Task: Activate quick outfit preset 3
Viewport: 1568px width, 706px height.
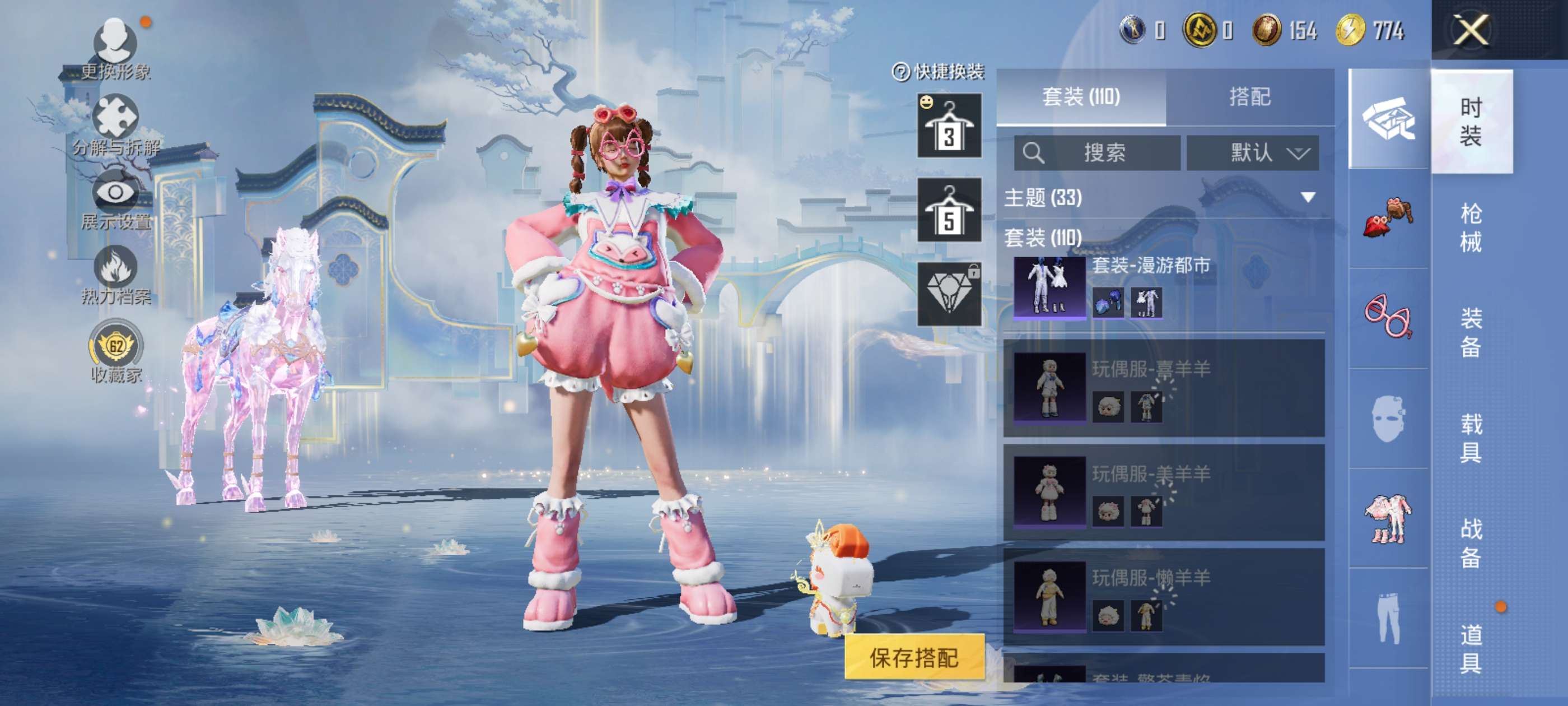Action: (x=949, y=126)
